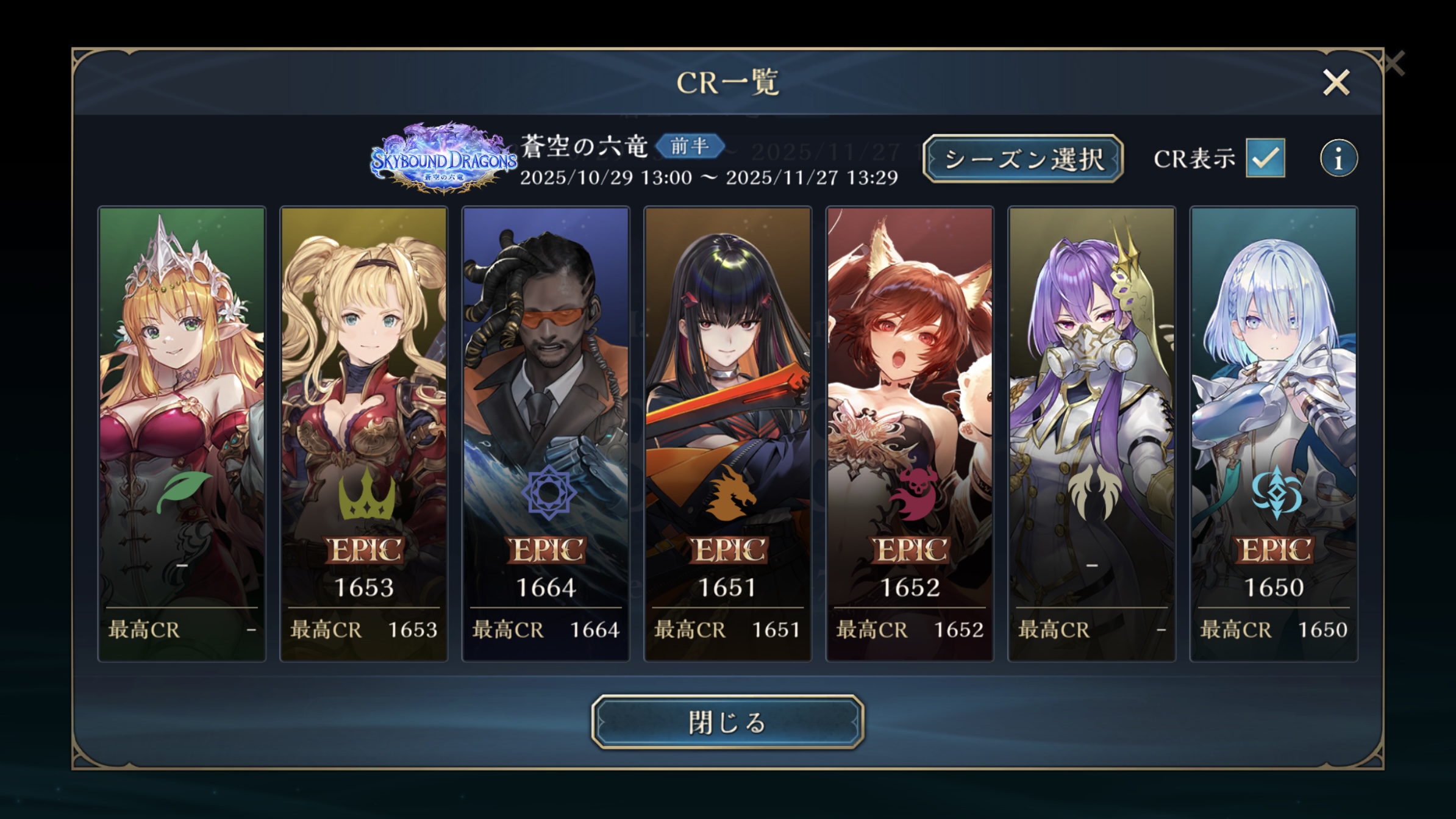
Task: Select the Dragoncraft card showing CR 1651
Action: 727,434
